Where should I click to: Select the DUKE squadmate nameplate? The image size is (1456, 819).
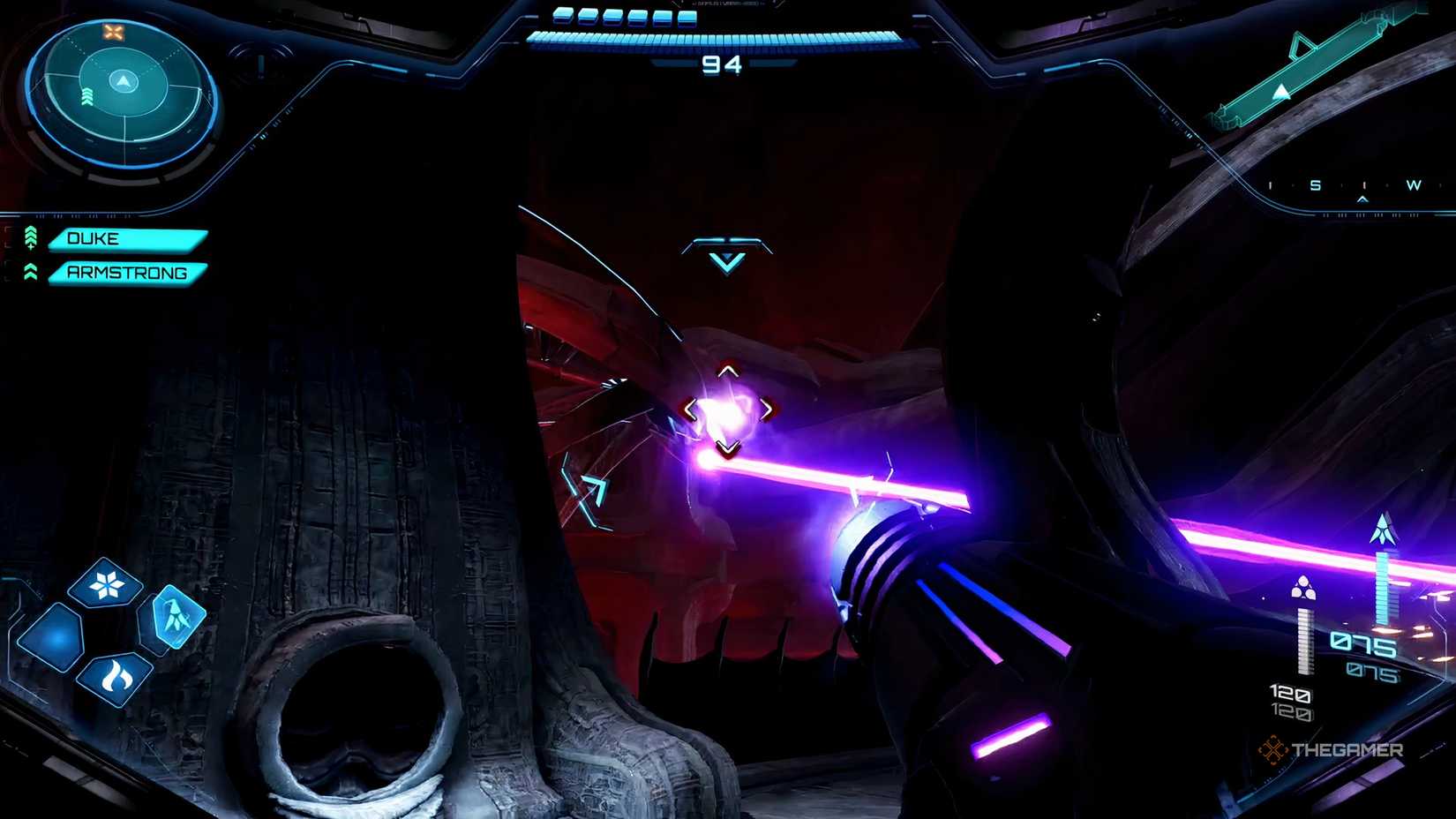[128, 238]
